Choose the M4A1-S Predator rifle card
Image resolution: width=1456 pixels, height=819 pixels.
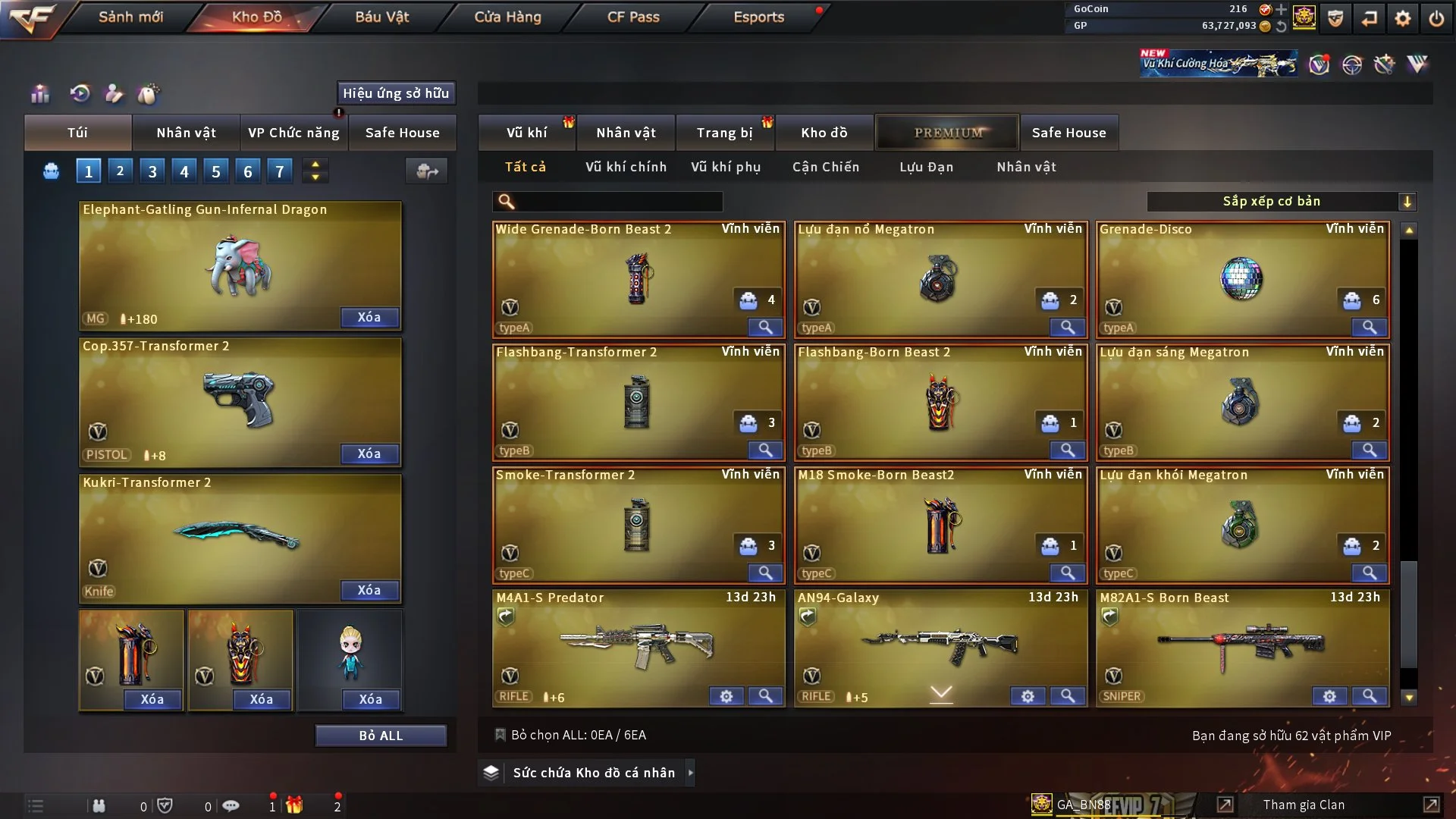tap(637, 645)
